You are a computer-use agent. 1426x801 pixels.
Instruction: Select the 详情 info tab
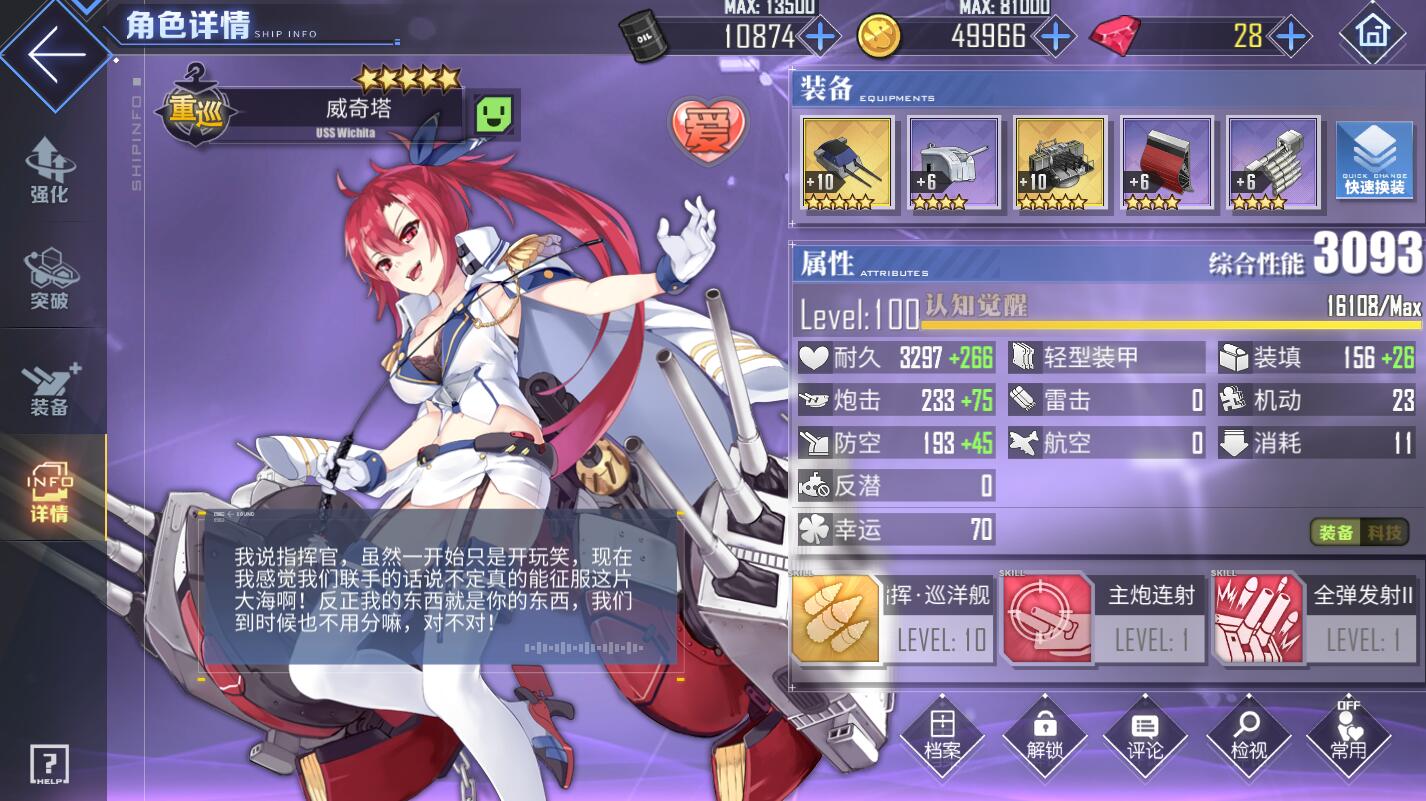pos(48,492)
